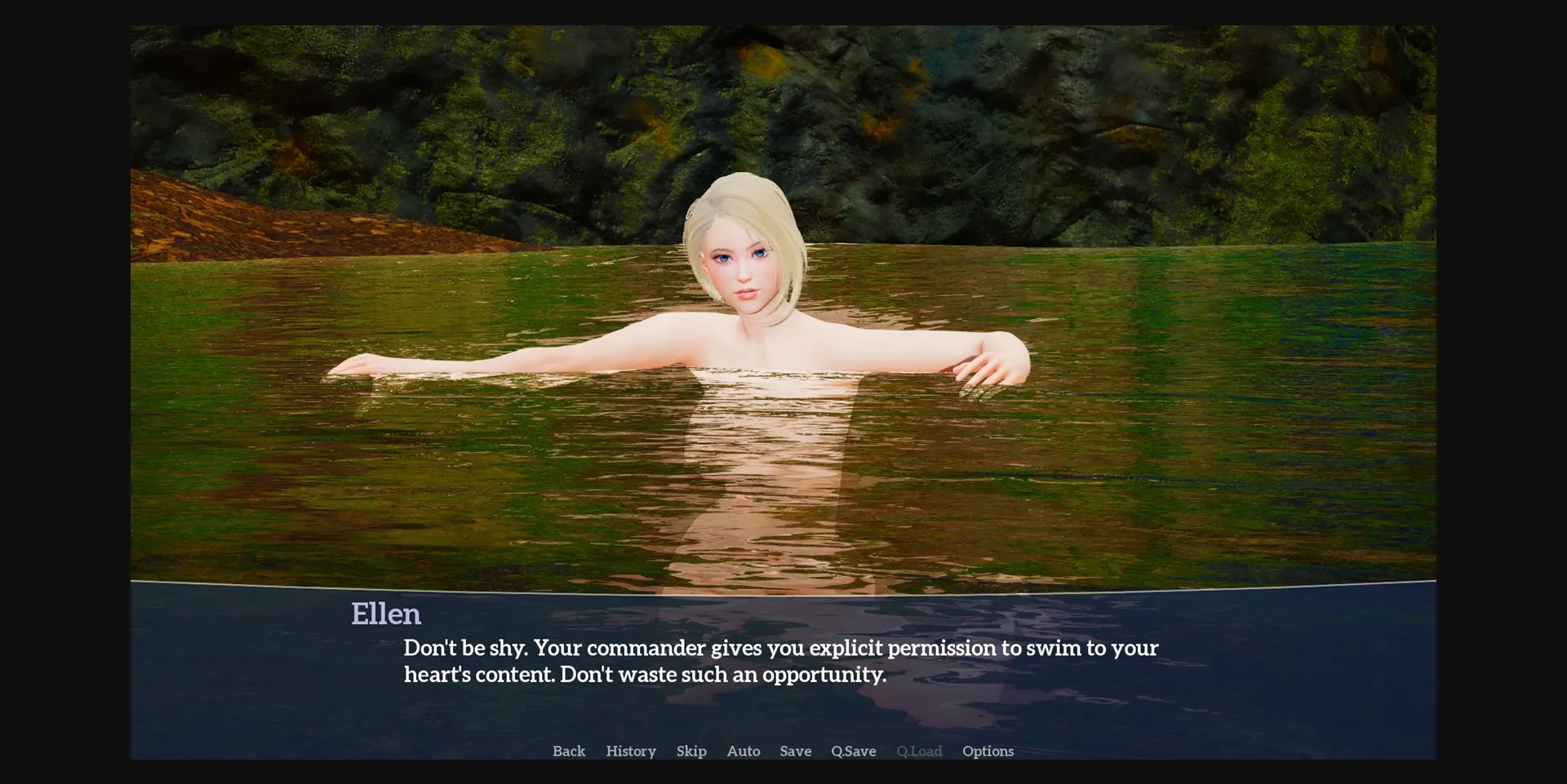Click Q.Save in the quick menu bar
Screen dimensions: 1567x784
click(852, 751)
